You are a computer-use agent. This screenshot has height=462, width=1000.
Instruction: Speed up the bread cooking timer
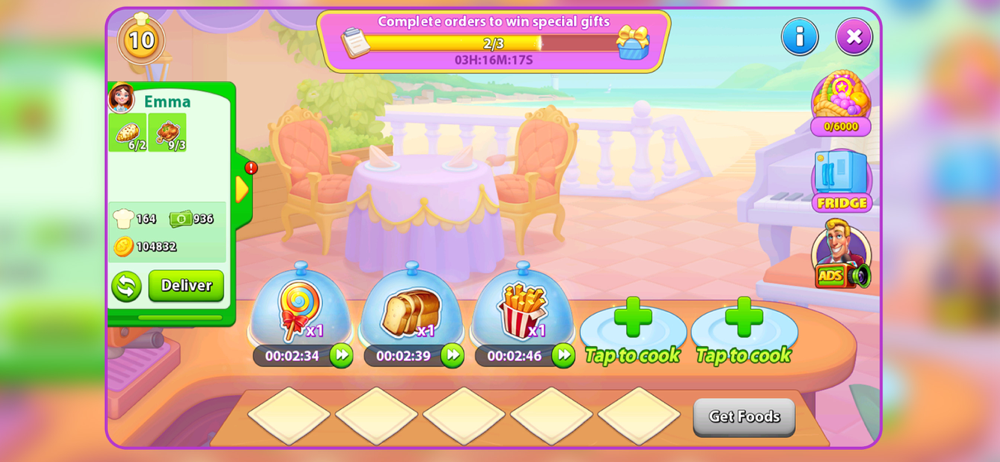[453, 355]
